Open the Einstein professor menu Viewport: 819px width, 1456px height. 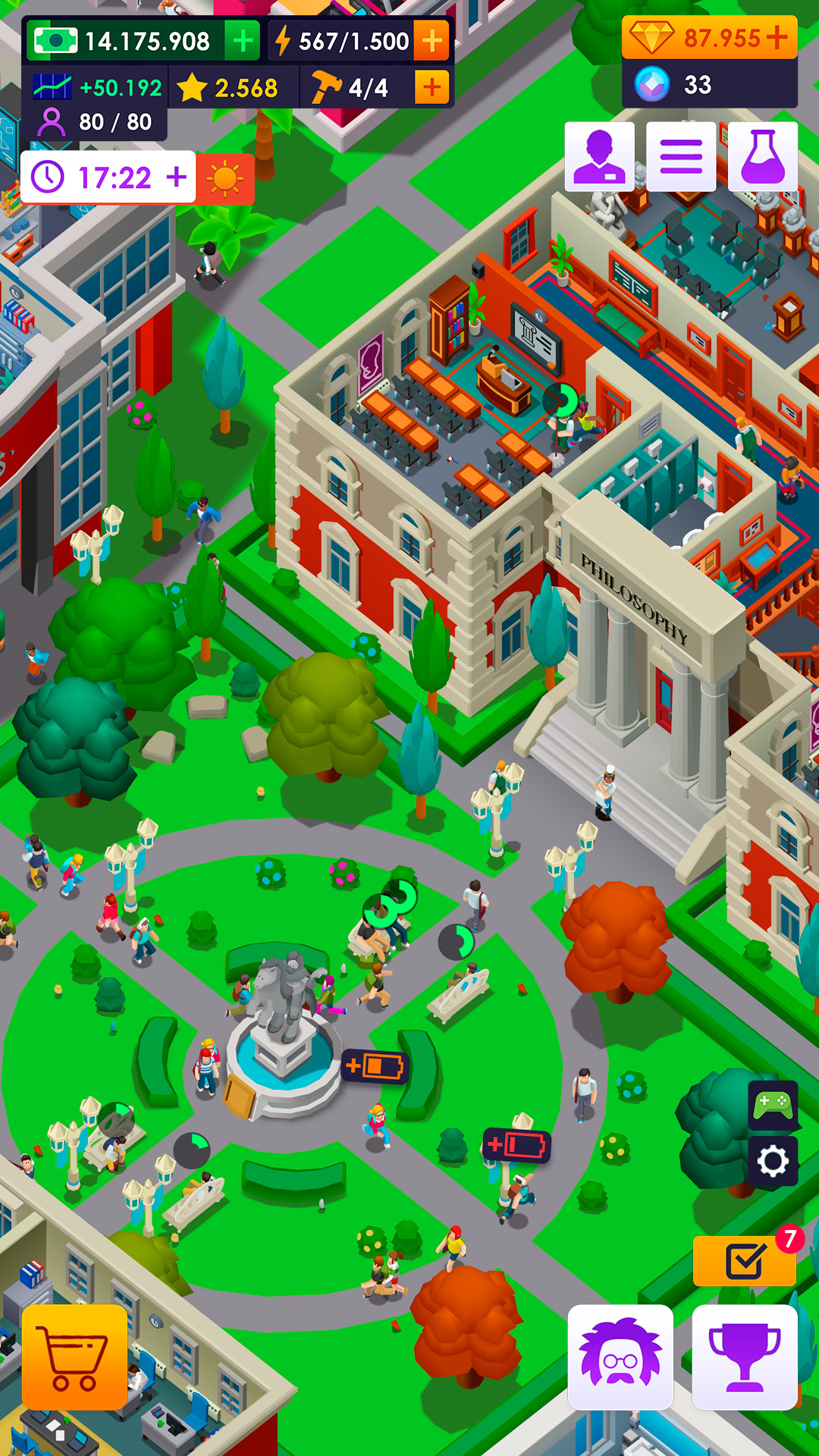[x=620, y=1357]
